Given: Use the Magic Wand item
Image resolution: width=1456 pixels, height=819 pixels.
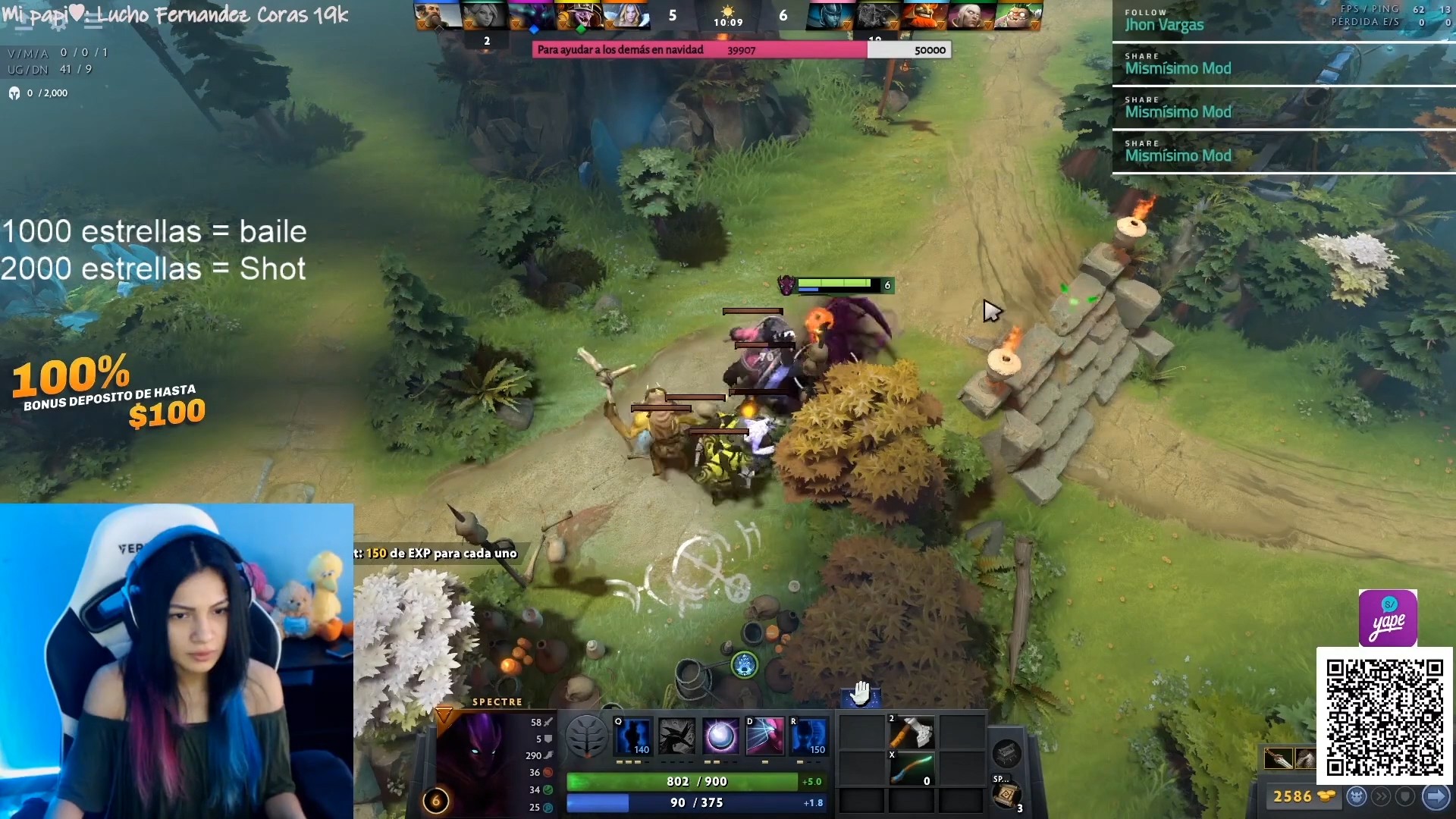Looking at the screenshot, I should coord(911,767).
